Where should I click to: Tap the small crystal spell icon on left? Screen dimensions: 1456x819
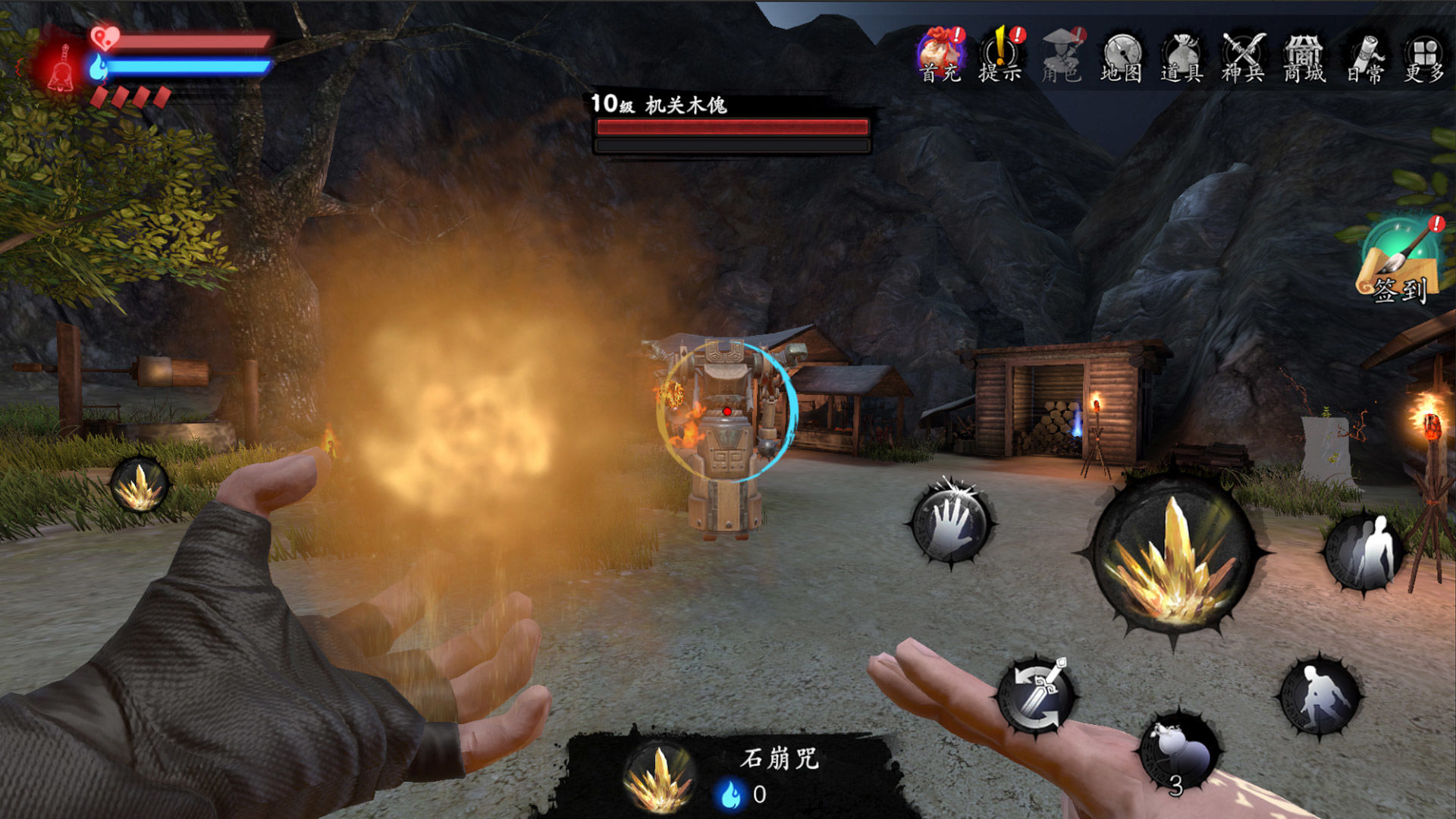point(140,485)
